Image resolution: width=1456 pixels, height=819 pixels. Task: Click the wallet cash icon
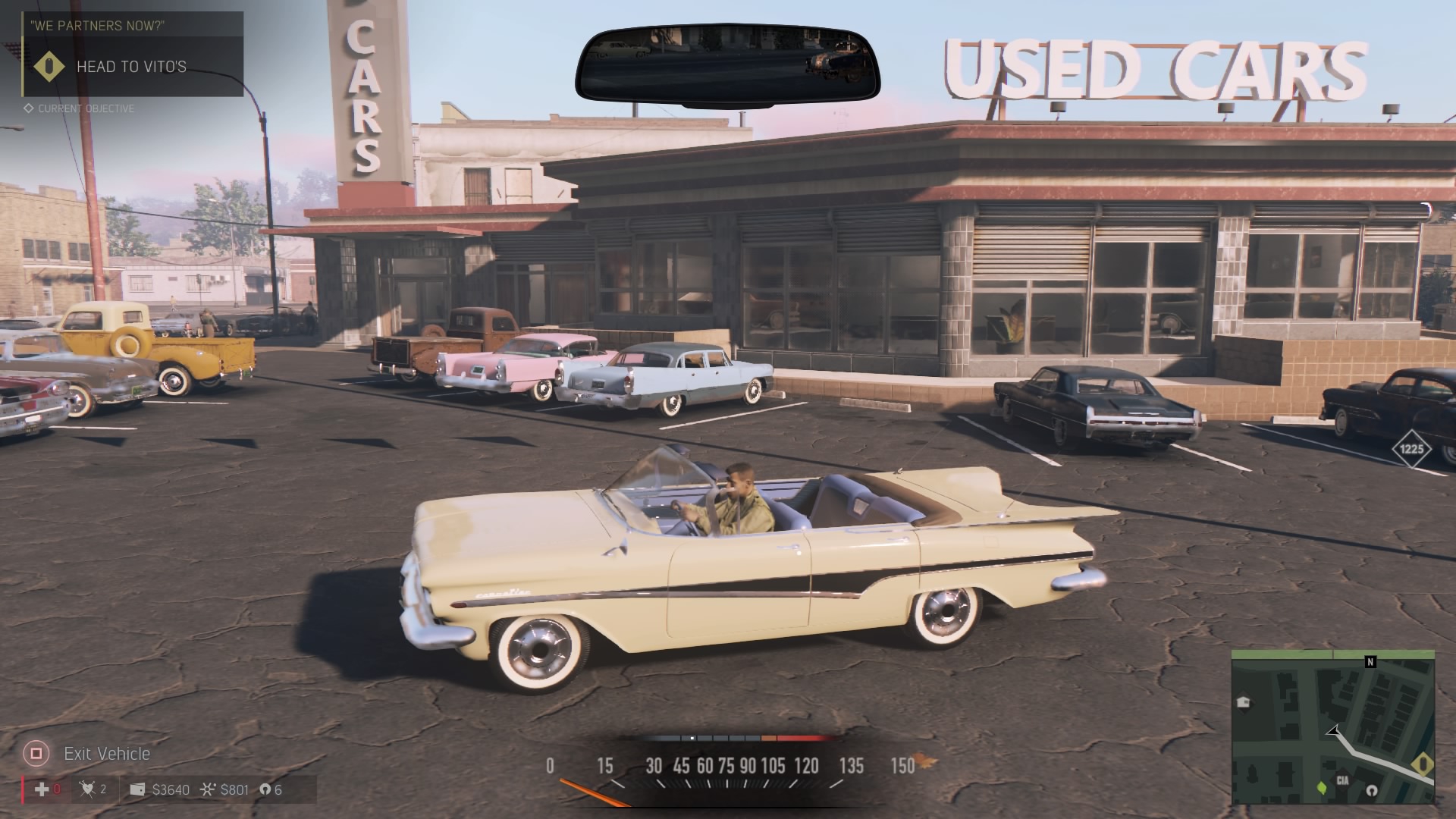(137, 789)
